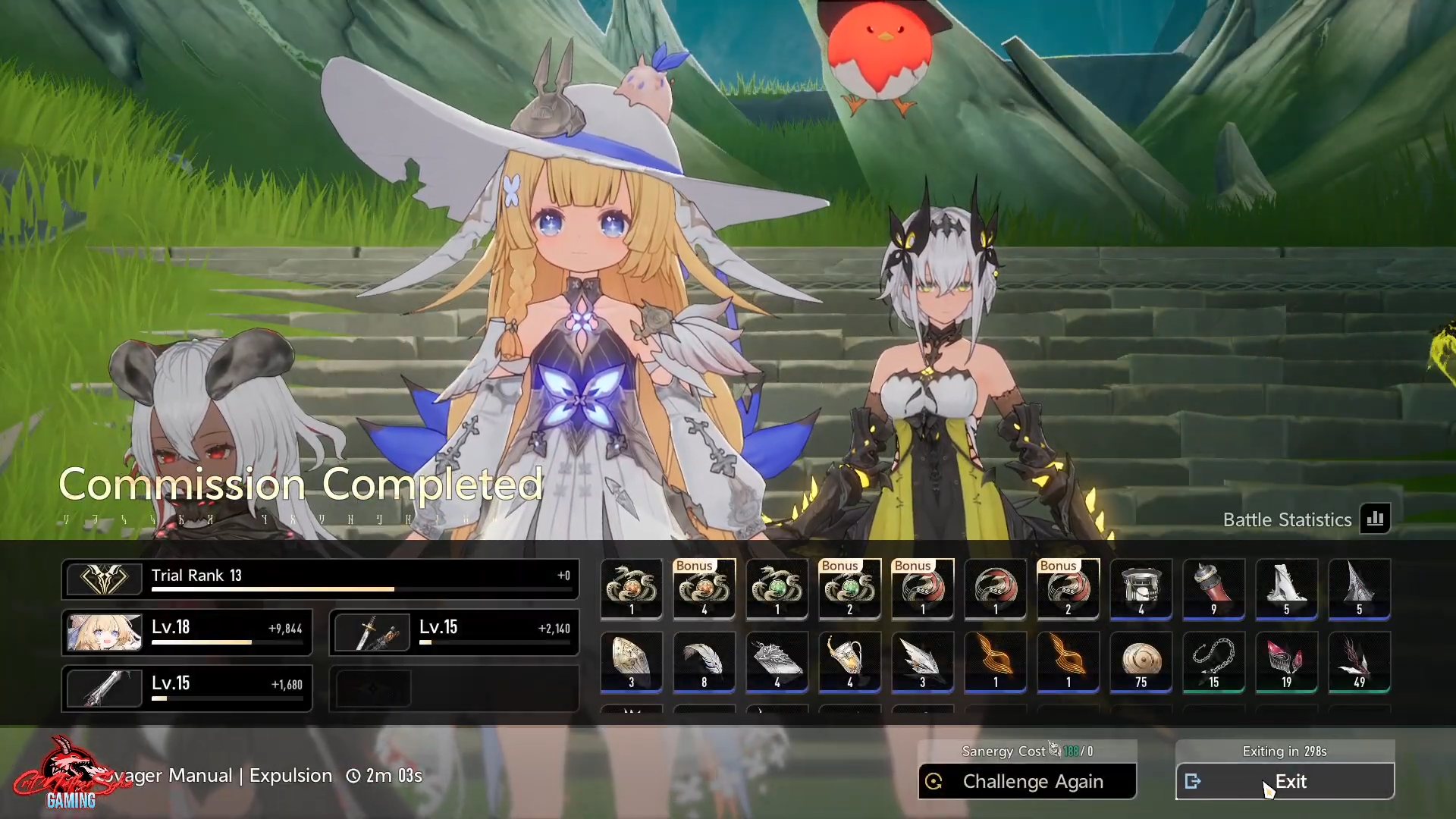
Task: Click the Bonus red vessel reward showing x2
Action: click(x=1068, y=591)
